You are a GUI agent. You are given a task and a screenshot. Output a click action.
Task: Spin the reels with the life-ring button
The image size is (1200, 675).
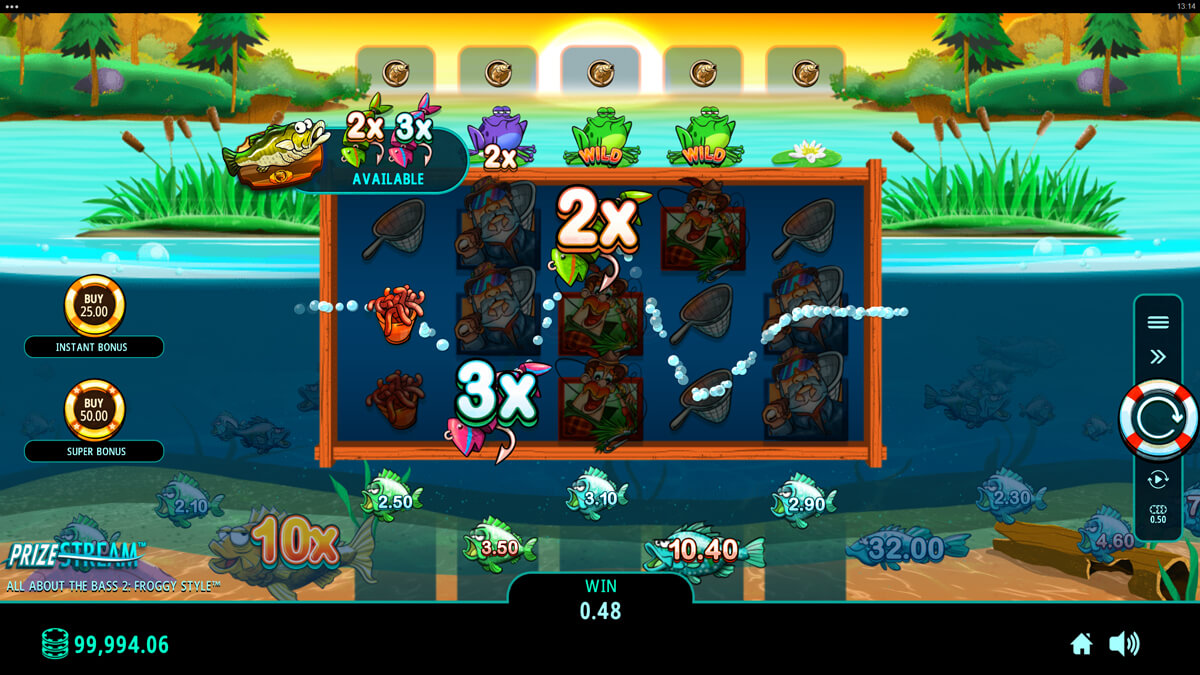1157,418
